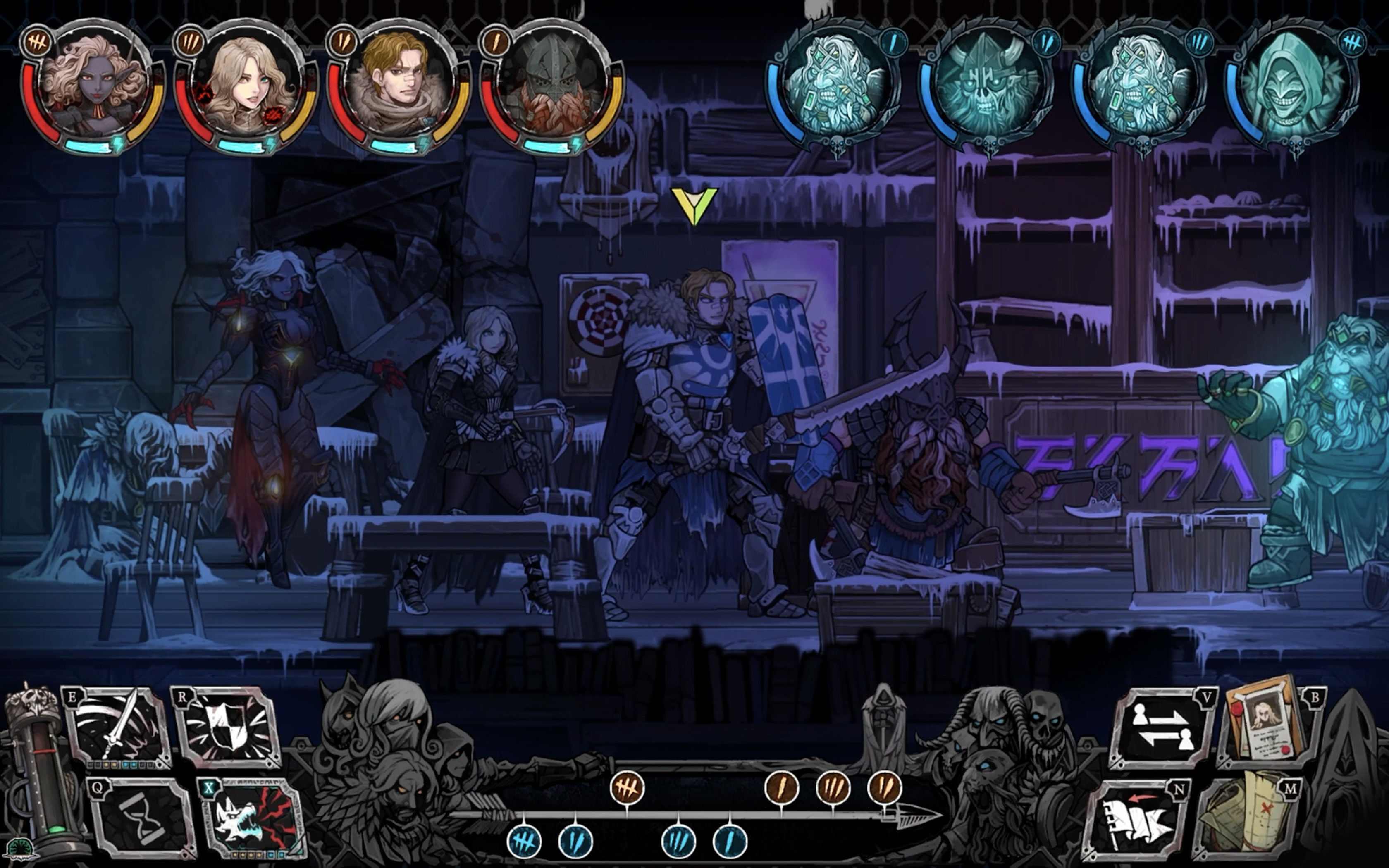Open the swap-position action bound to V
Image resolution: width=1389 pixels, height=868 pixels.
1162,726
